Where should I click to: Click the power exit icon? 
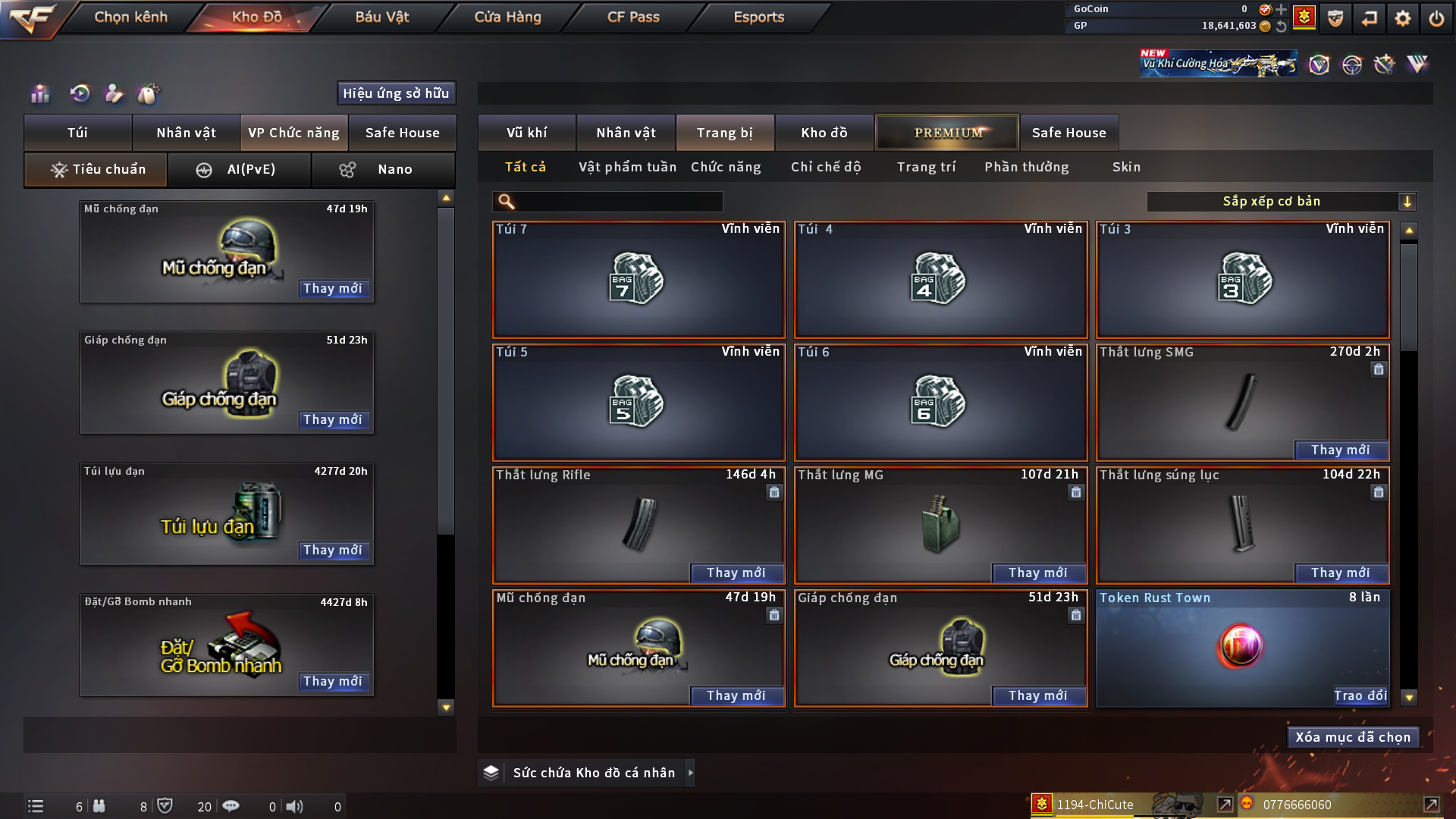coord(1436,18)
